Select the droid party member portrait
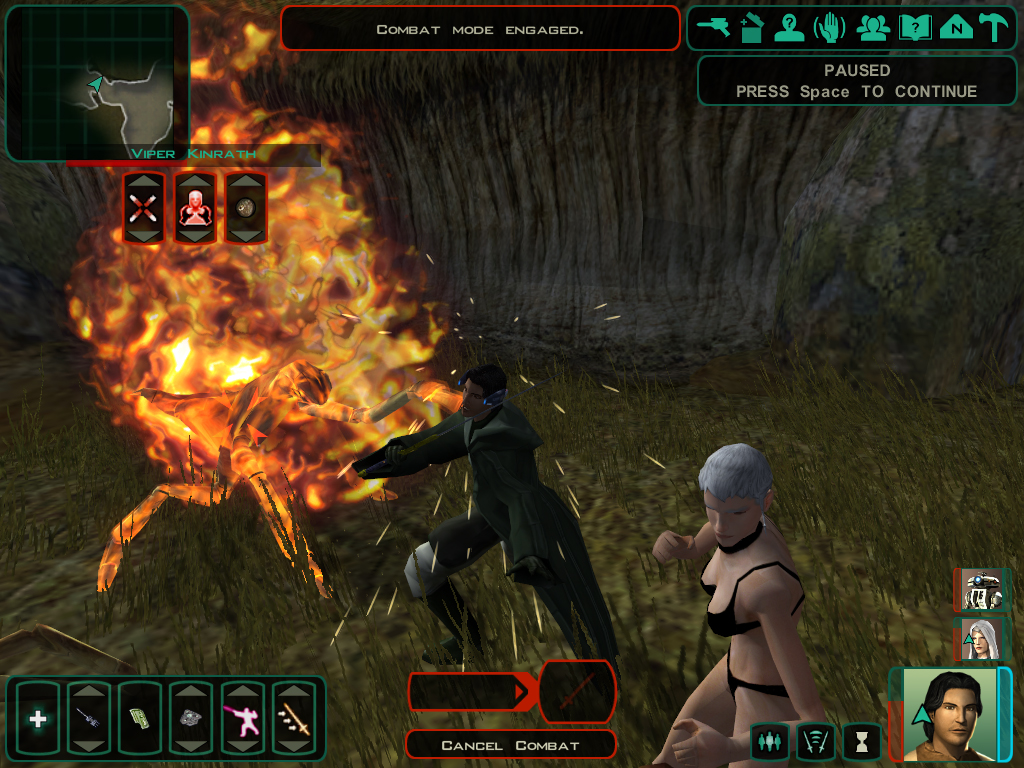 980,590
